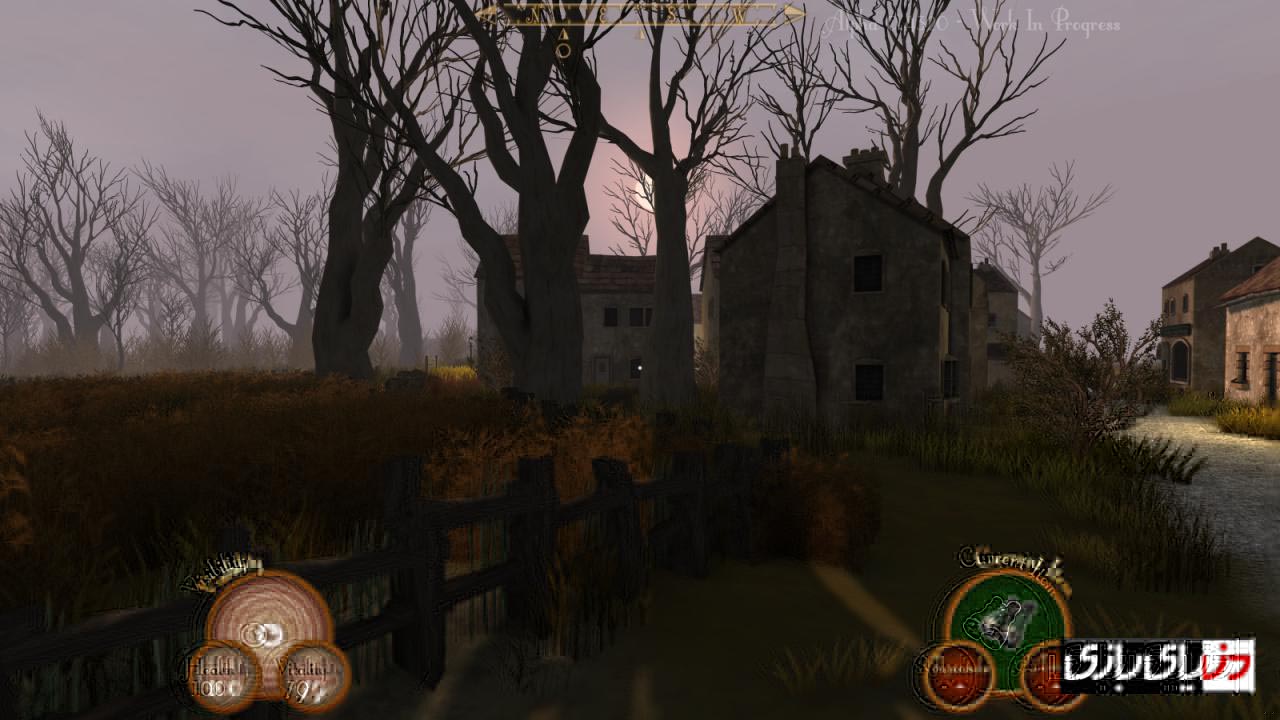Image resolution: width=1280 pixels, height=720 pixels.
Task: Click the left red orb under Current Item
Action: (956, 675)
